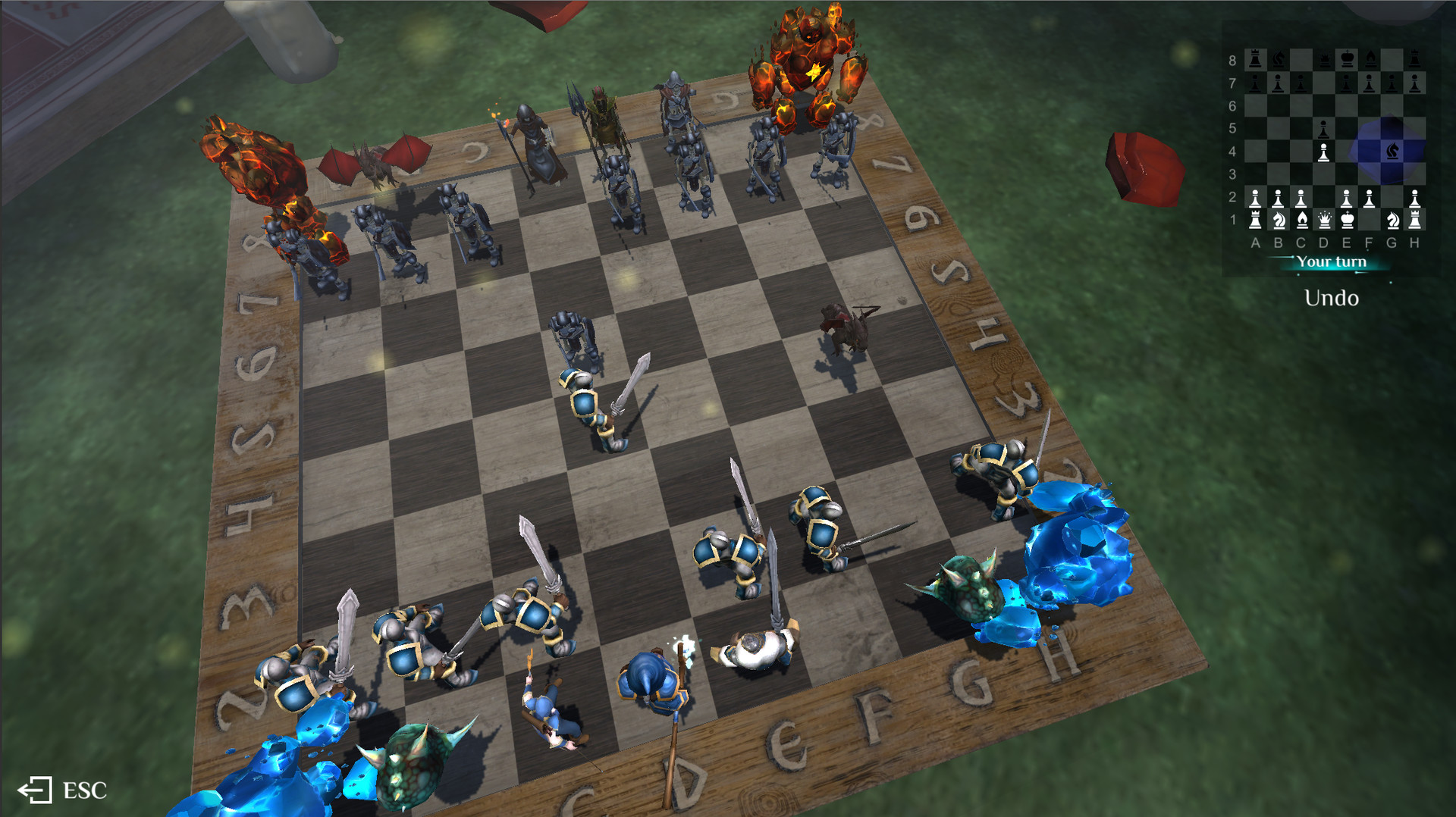Click the Undo button
The image size is (1456, 817).
pos(1329,298)
